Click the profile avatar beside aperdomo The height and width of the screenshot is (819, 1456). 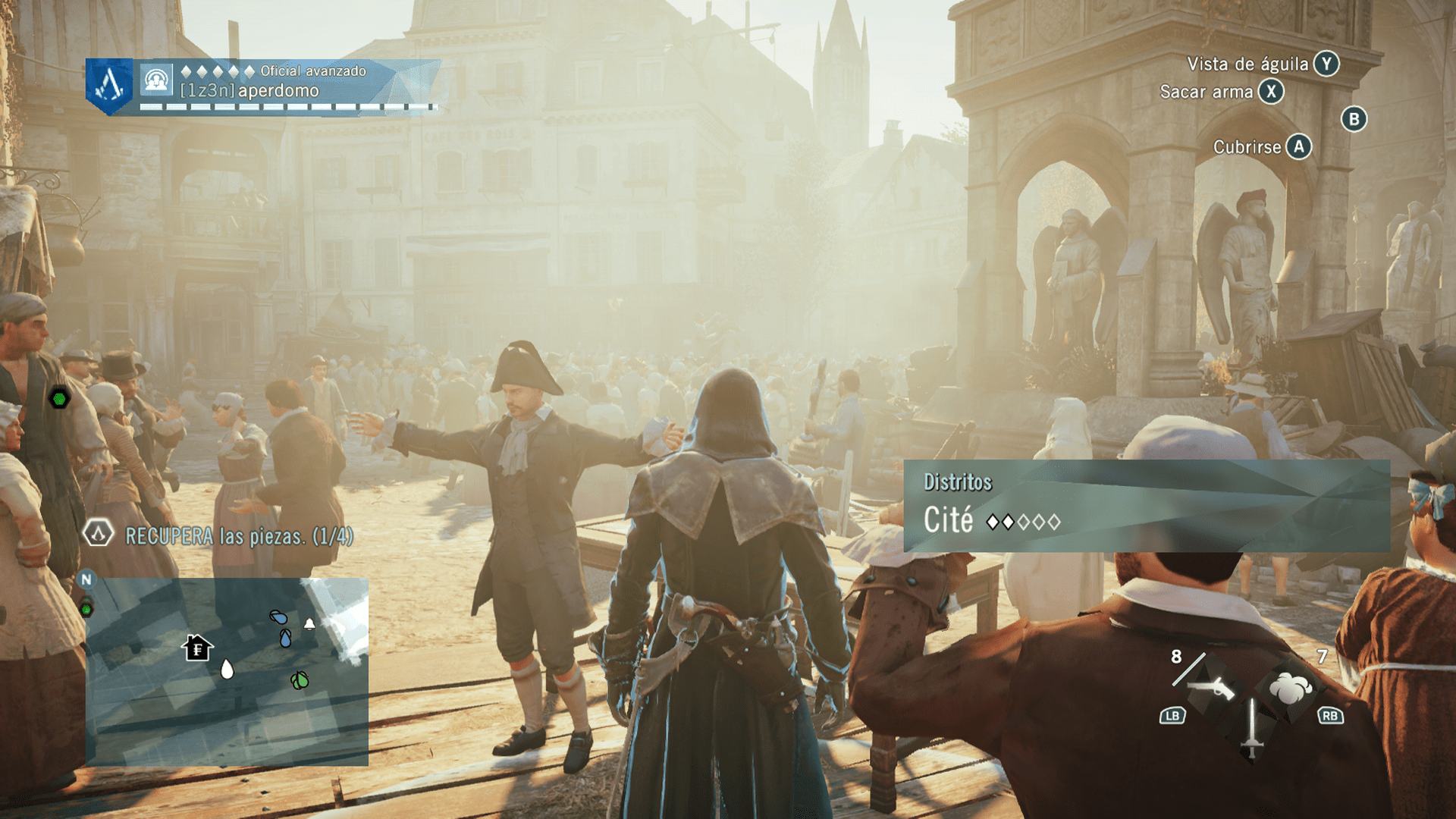[x=156, y=80]
